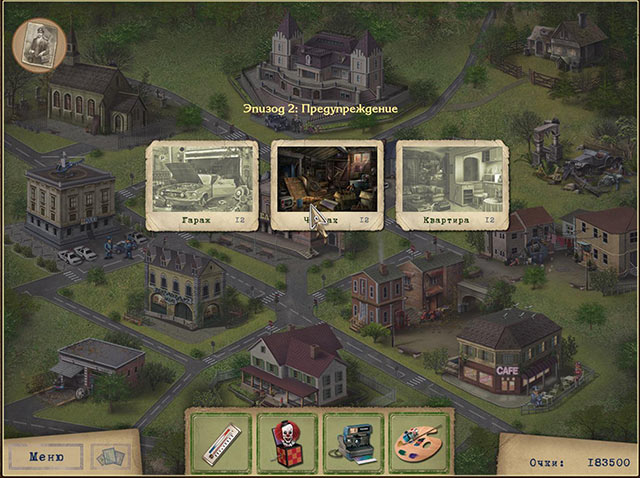Open the Меню button
This screenshot has height=478, width=640.
tap(47, 456)
